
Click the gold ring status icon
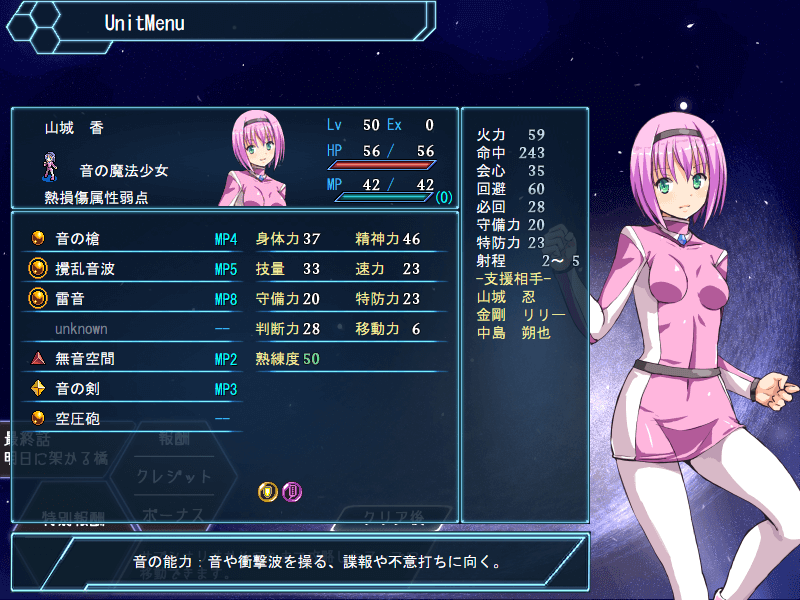click(x=267, y=491)
